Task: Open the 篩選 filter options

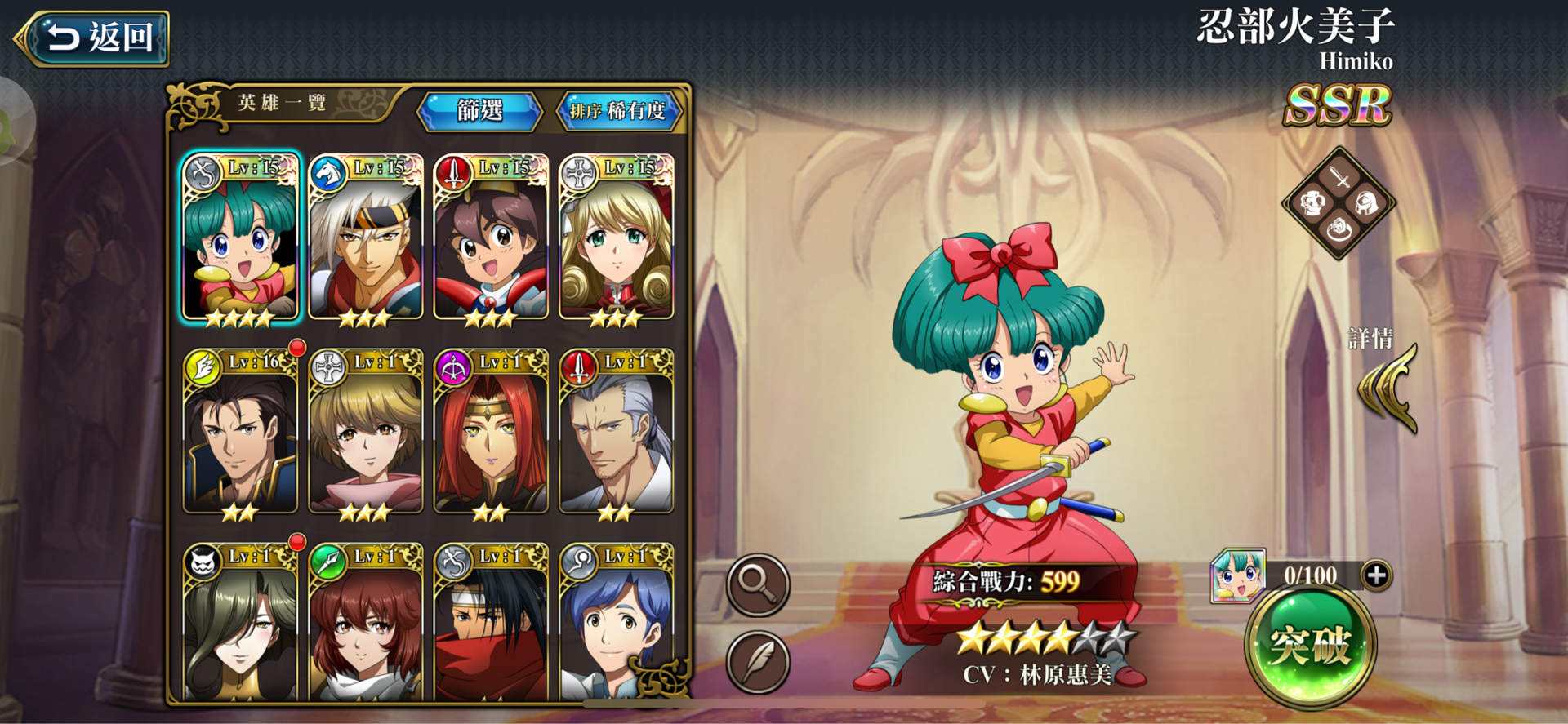Action: point(479,111)
